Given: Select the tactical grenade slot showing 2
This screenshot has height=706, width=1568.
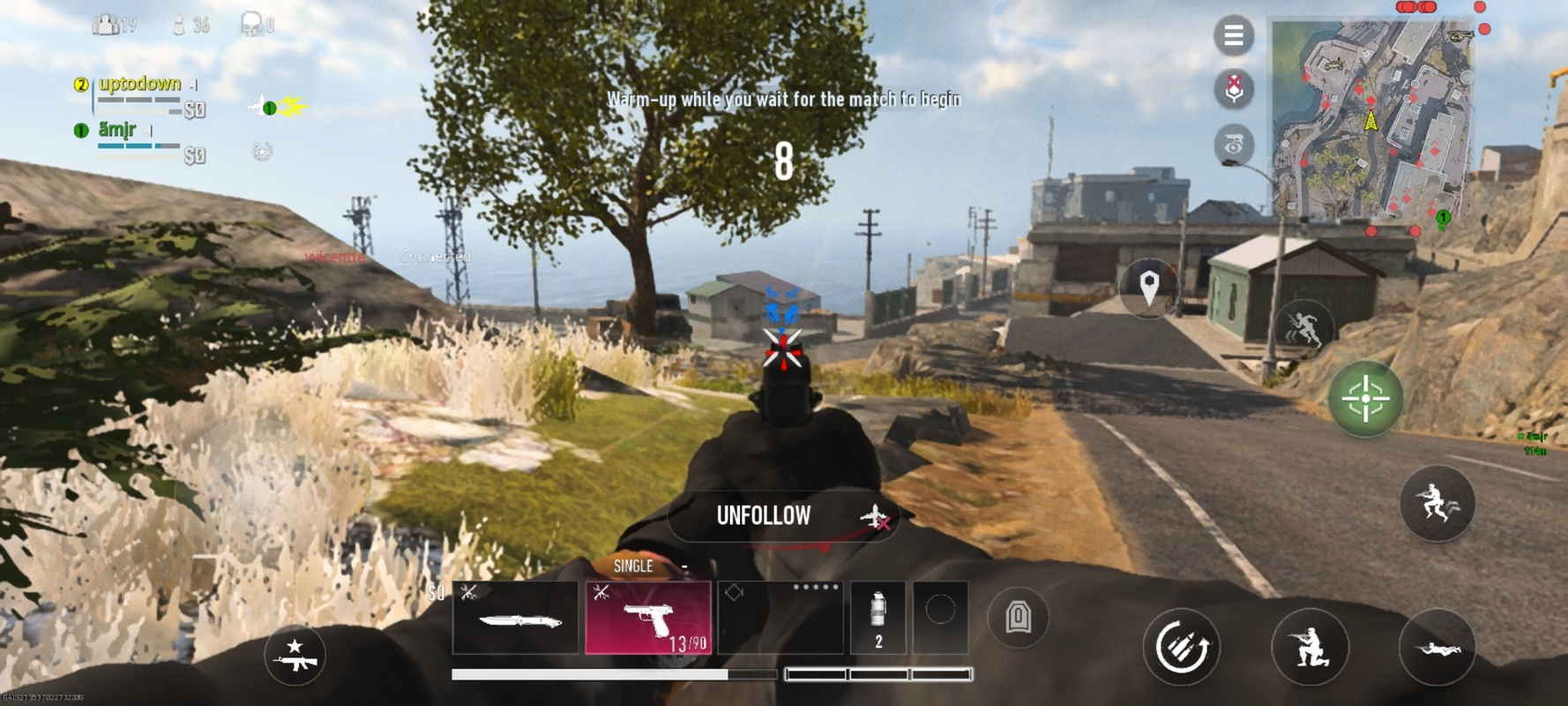Looking at the screenshot, I should coord(878,618).
